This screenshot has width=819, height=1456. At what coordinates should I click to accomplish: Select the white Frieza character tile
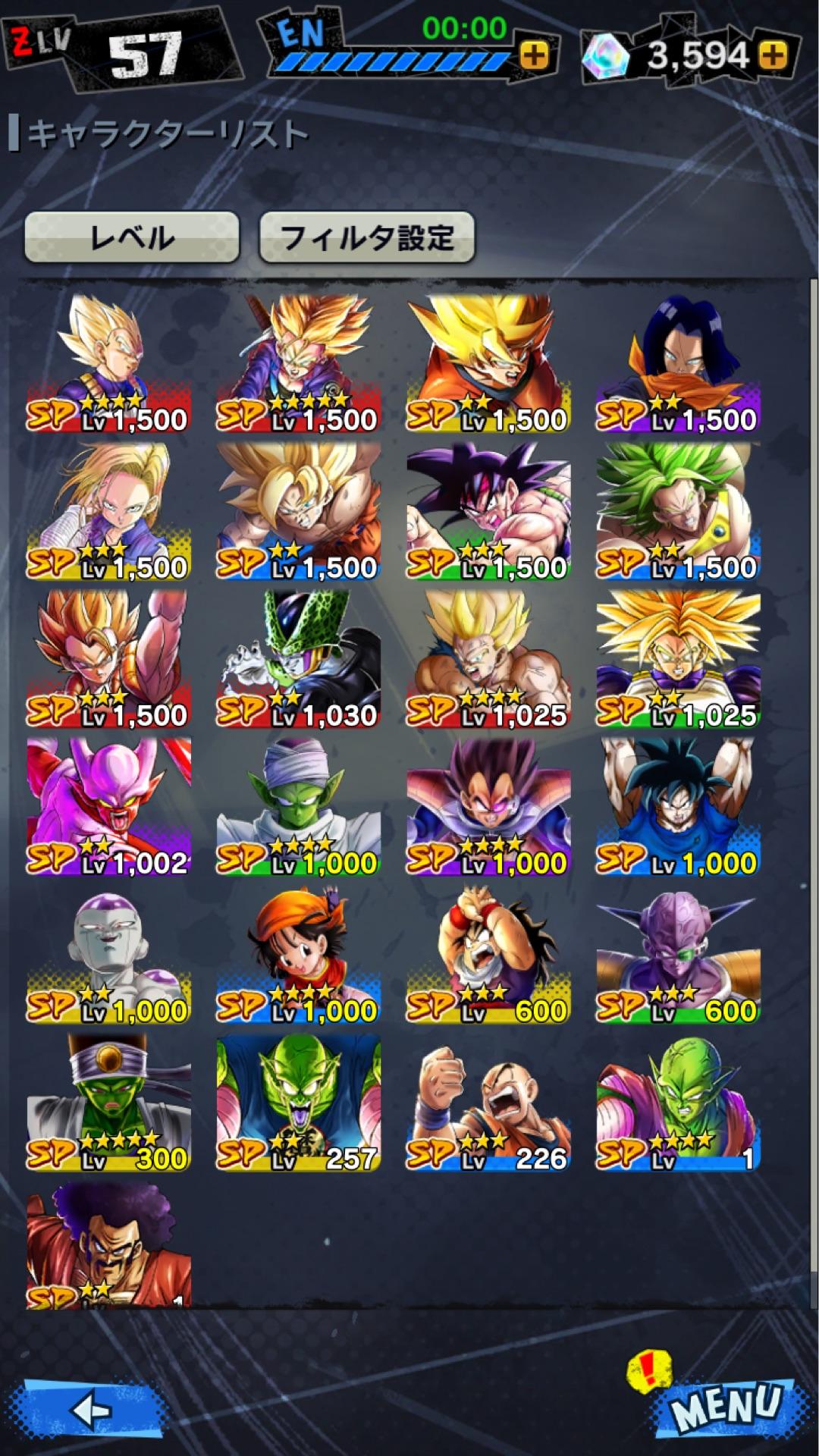coord(109,955)
